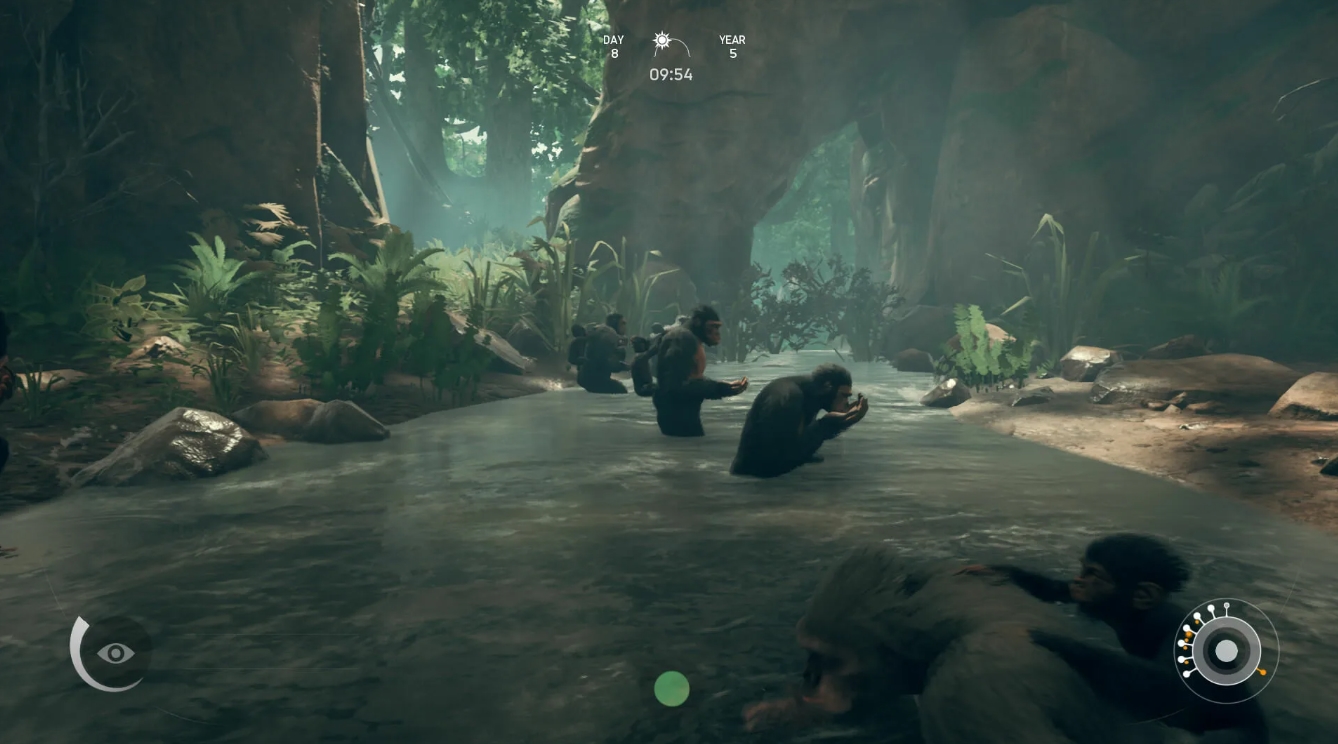Expand the DAY 8 counter
The height and width of the screenshot is (744, 1338).
[x=612, y=45]
